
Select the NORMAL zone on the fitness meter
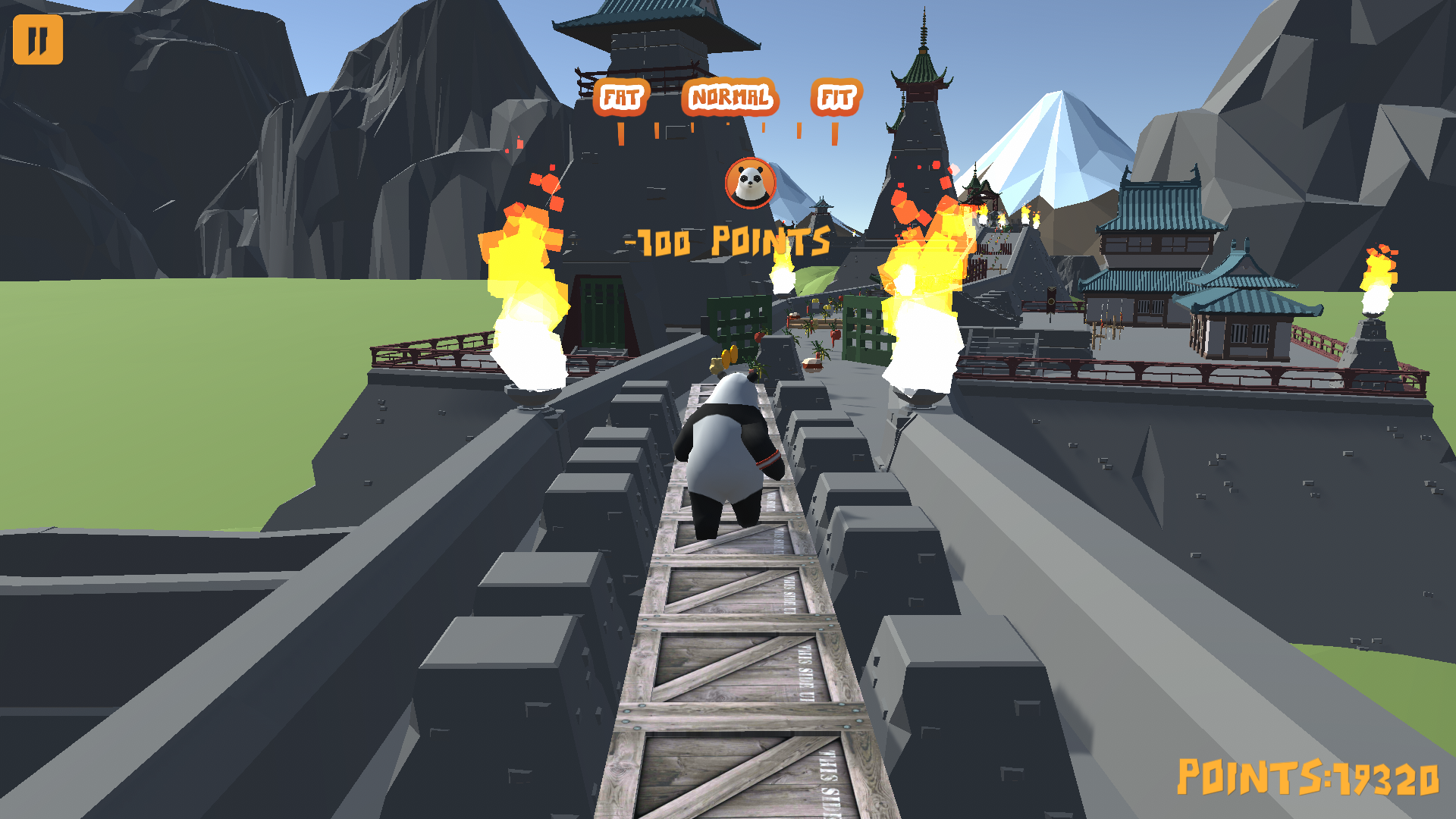pos(730,96)
